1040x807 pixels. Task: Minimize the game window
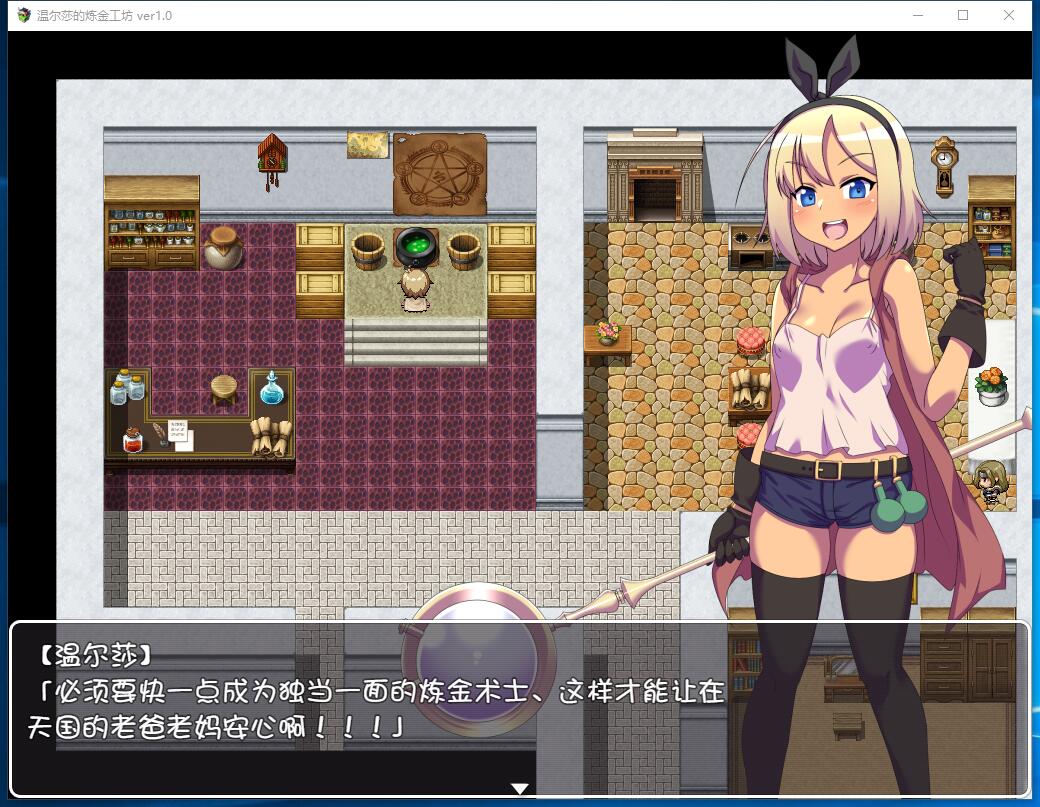point(917,15)
